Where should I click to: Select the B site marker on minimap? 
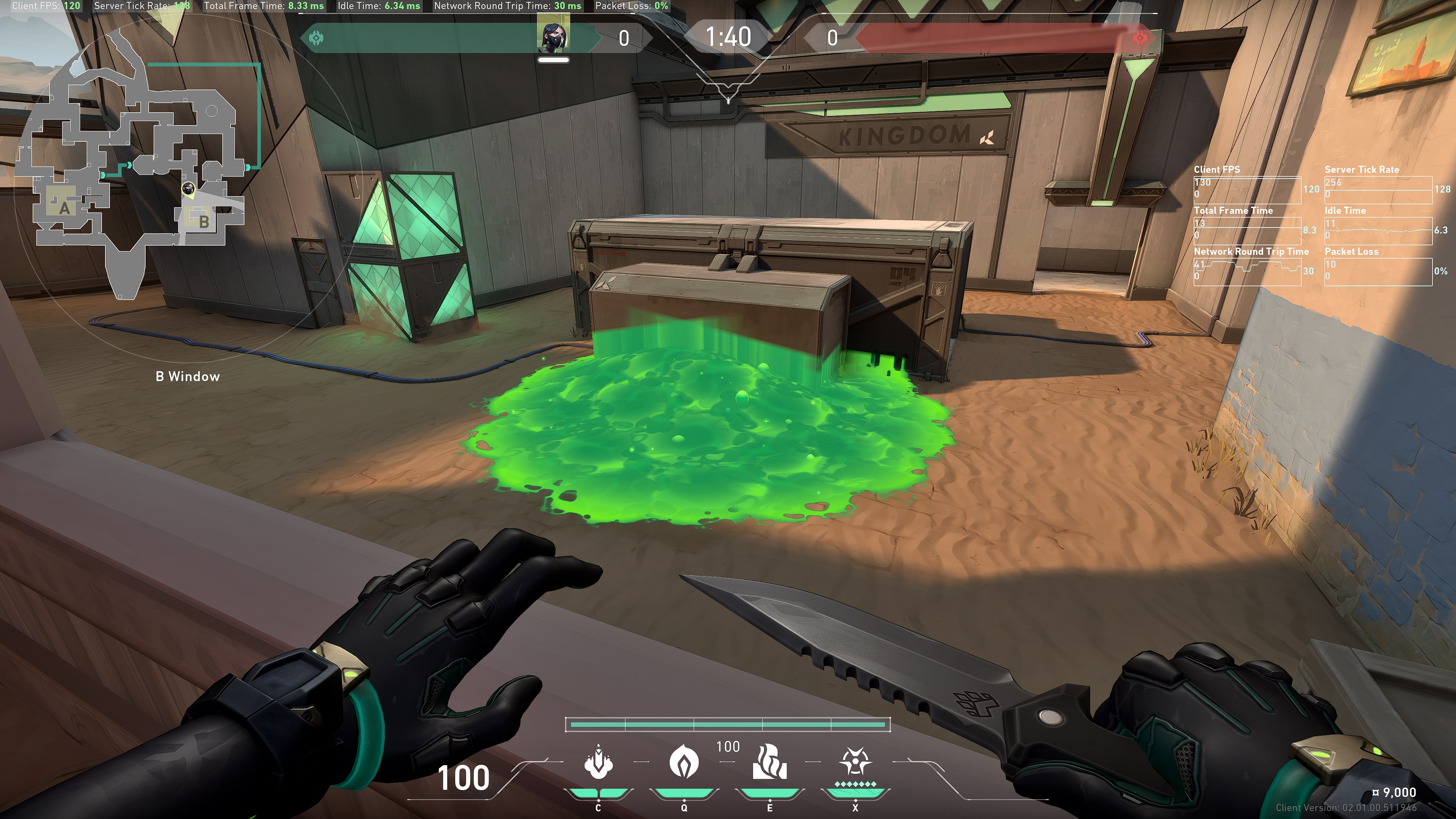[x=204, y=221]
